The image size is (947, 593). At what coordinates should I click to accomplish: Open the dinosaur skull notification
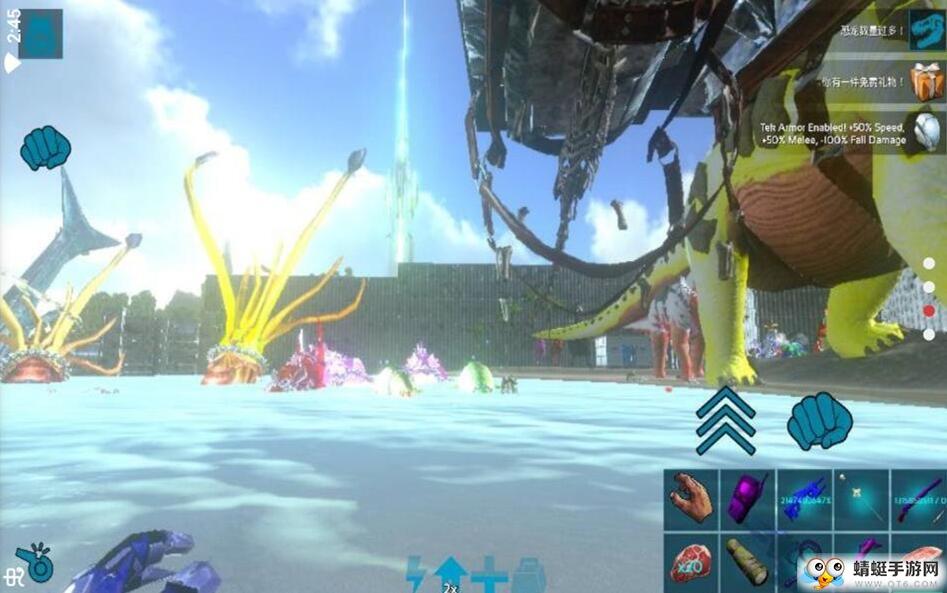tap(927, 30)
